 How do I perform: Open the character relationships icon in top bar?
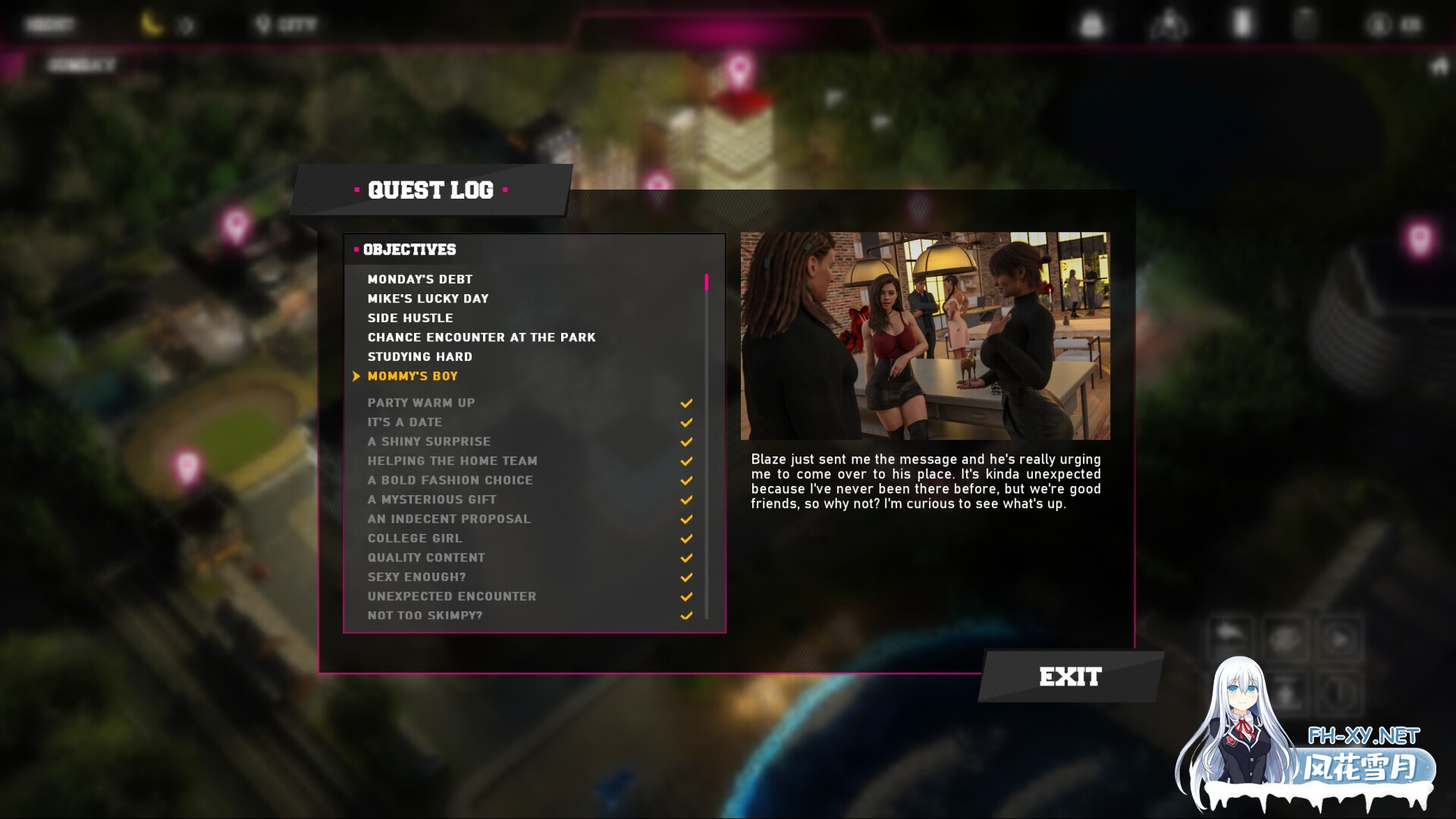pyautogui.click(x=1172, y=24)
